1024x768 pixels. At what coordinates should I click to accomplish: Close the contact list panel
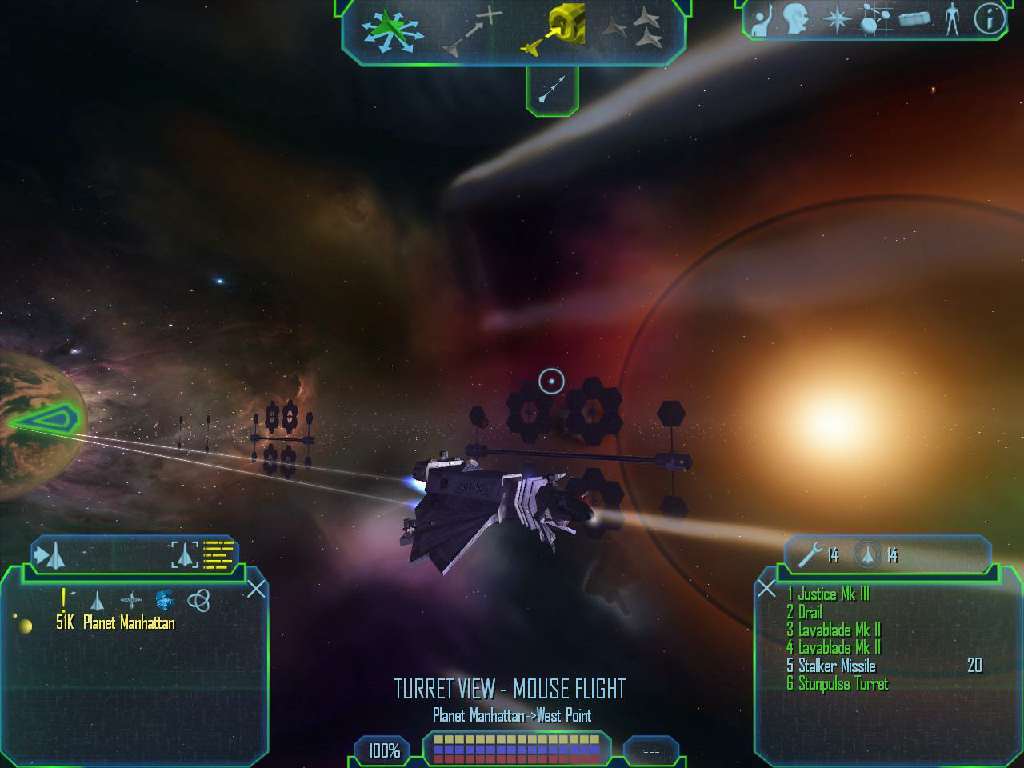click(256, 588)
